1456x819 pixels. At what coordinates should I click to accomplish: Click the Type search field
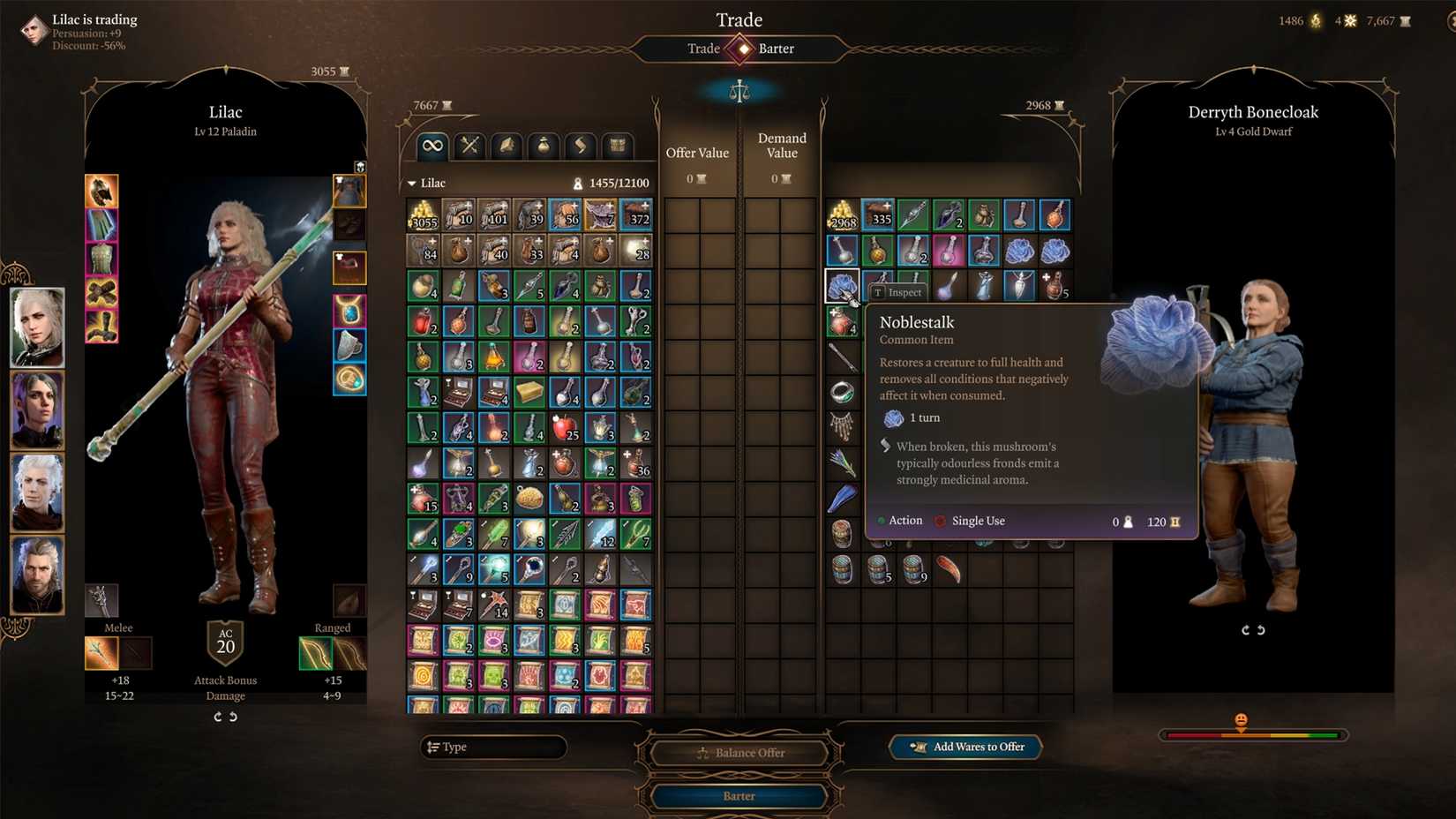494,747
